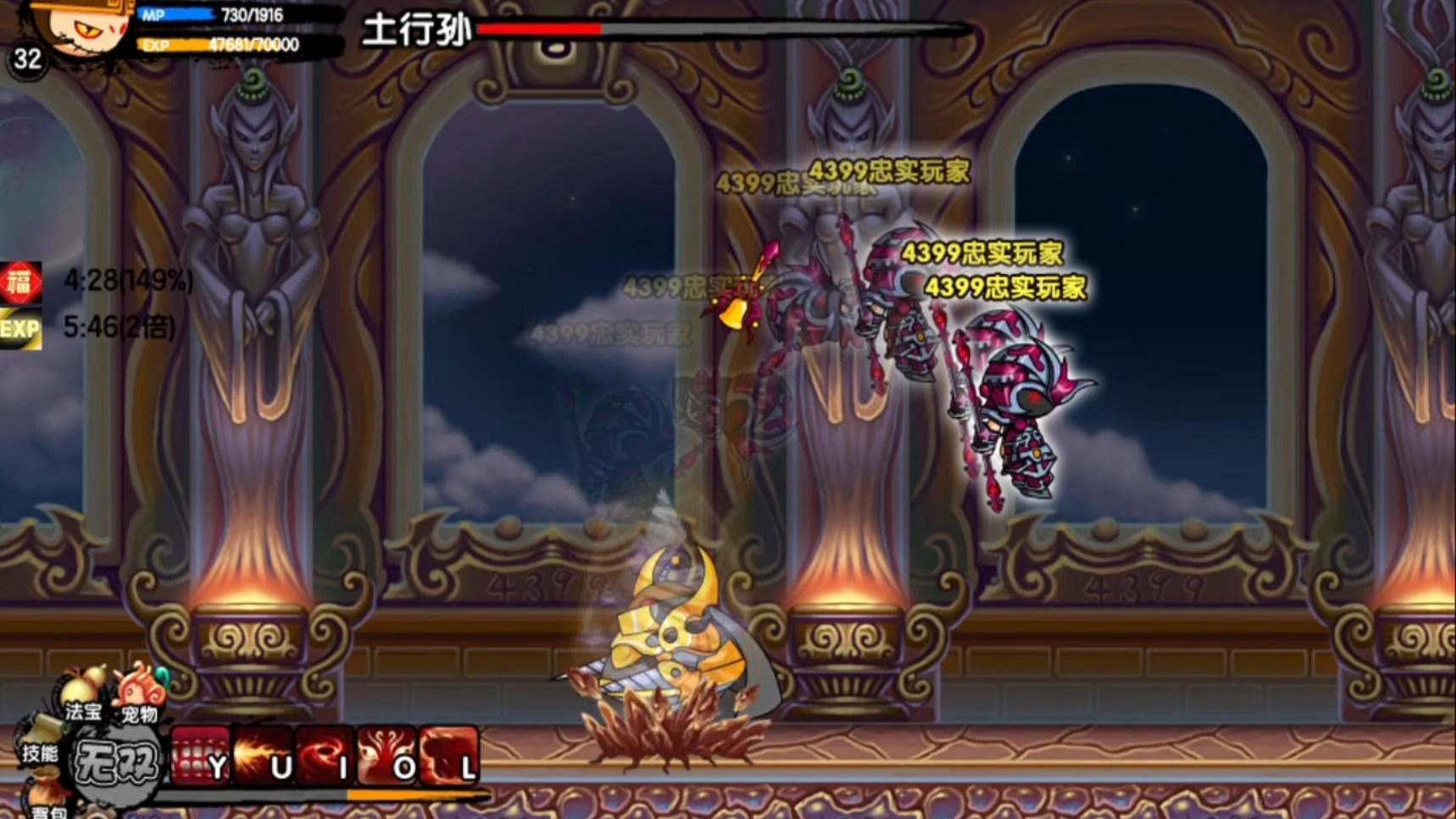The image size is (1456, 819).
Task: Use the red vortex skill marked I
Action: click(325, 755)
